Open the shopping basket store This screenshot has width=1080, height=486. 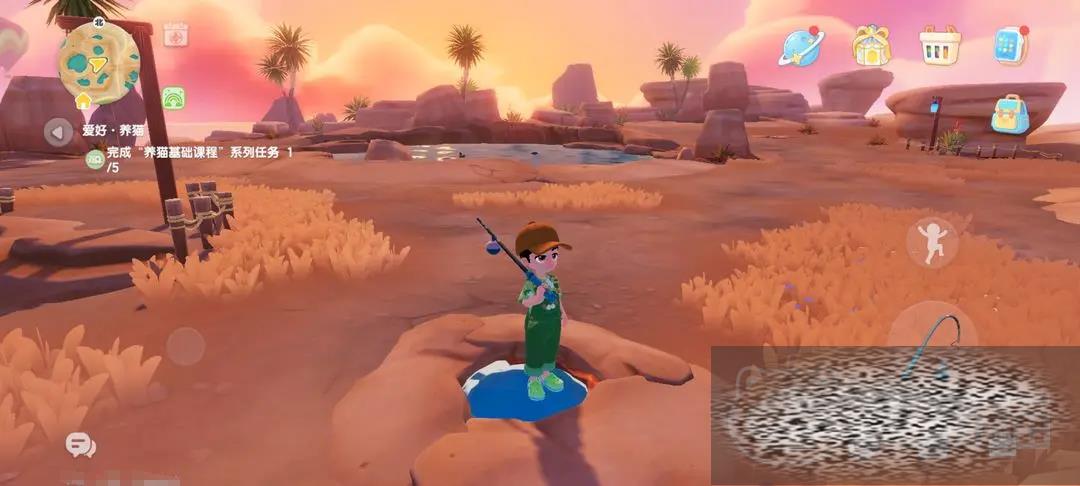940,46
